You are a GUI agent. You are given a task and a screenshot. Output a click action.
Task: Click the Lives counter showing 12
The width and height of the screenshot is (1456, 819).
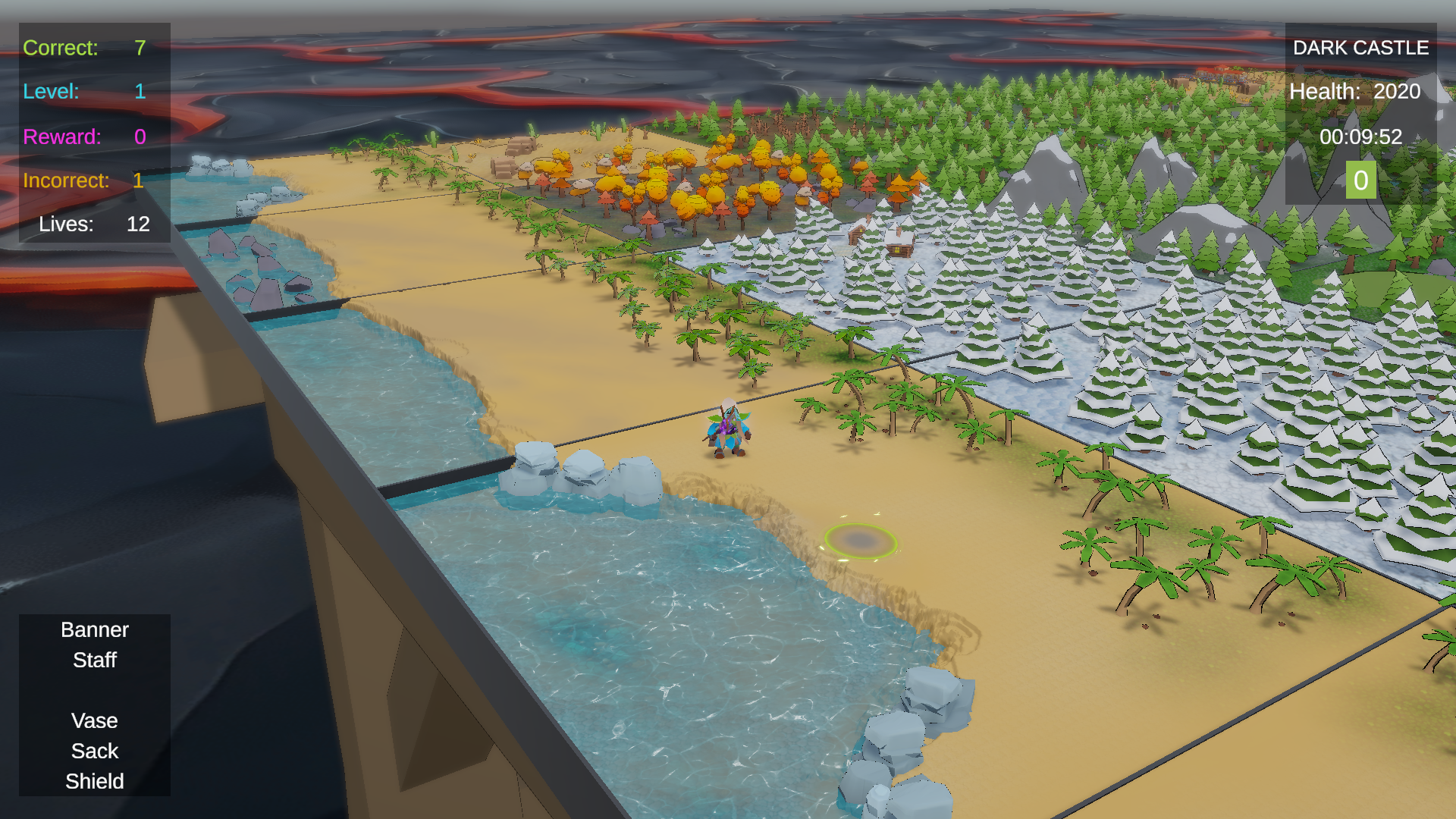click(x=93, y=224)
